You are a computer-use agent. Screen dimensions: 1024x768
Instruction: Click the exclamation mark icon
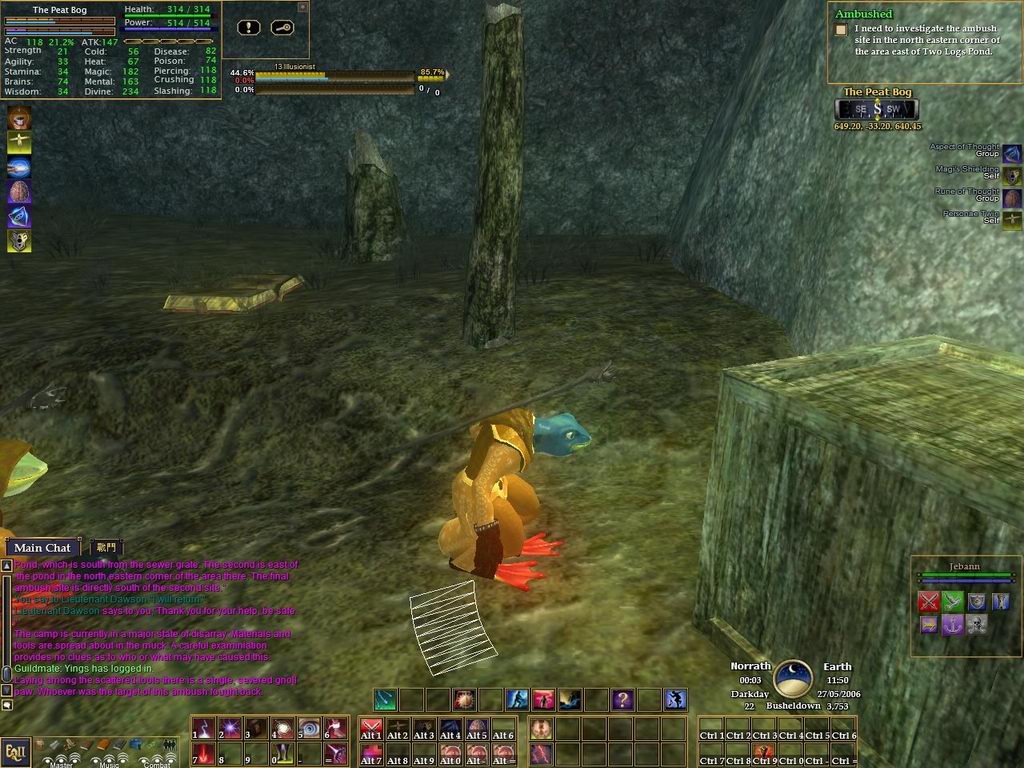(250, 27)
